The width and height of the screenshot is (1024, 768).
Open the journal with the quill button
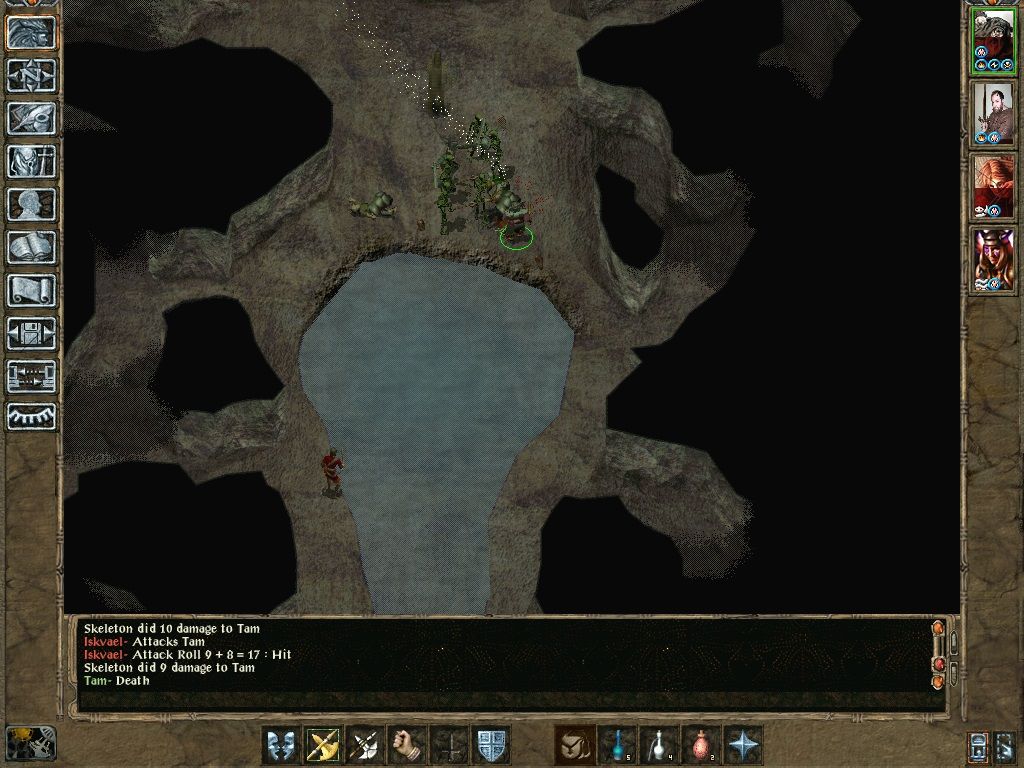pyautogui.click(x=32, y=118)
